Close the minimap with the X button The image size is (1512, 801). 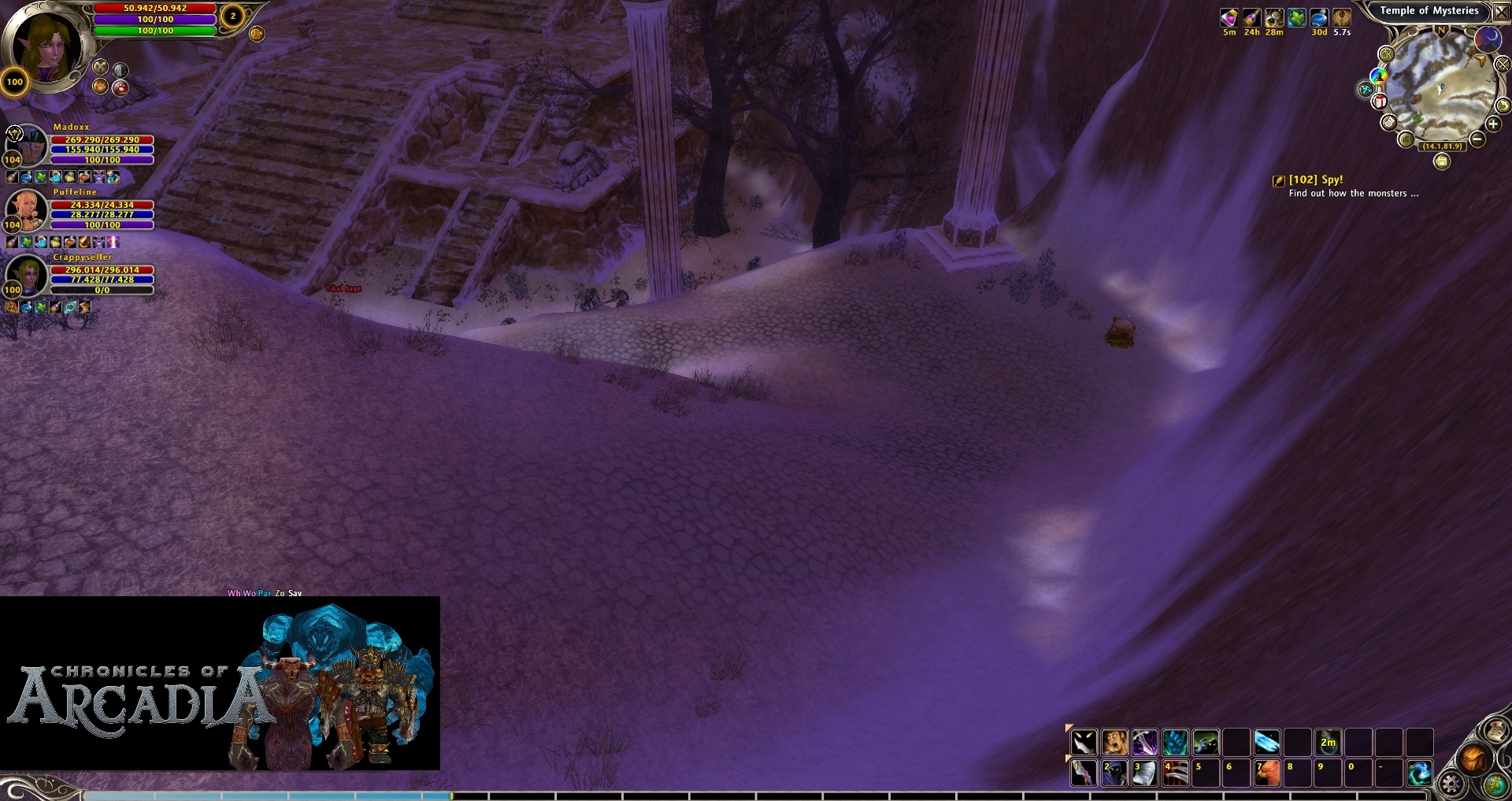tap(1502, 12)
